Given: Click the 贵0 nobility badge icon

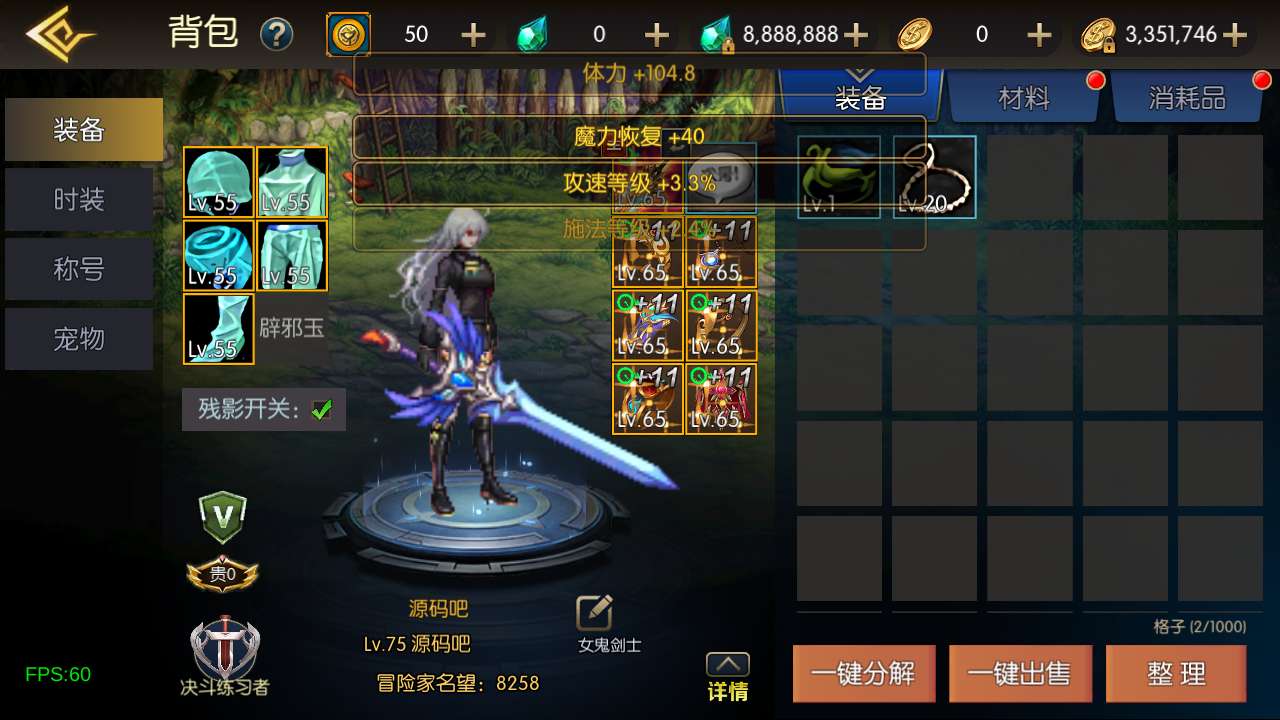Looking at the screenshot, I should [220, 573].
